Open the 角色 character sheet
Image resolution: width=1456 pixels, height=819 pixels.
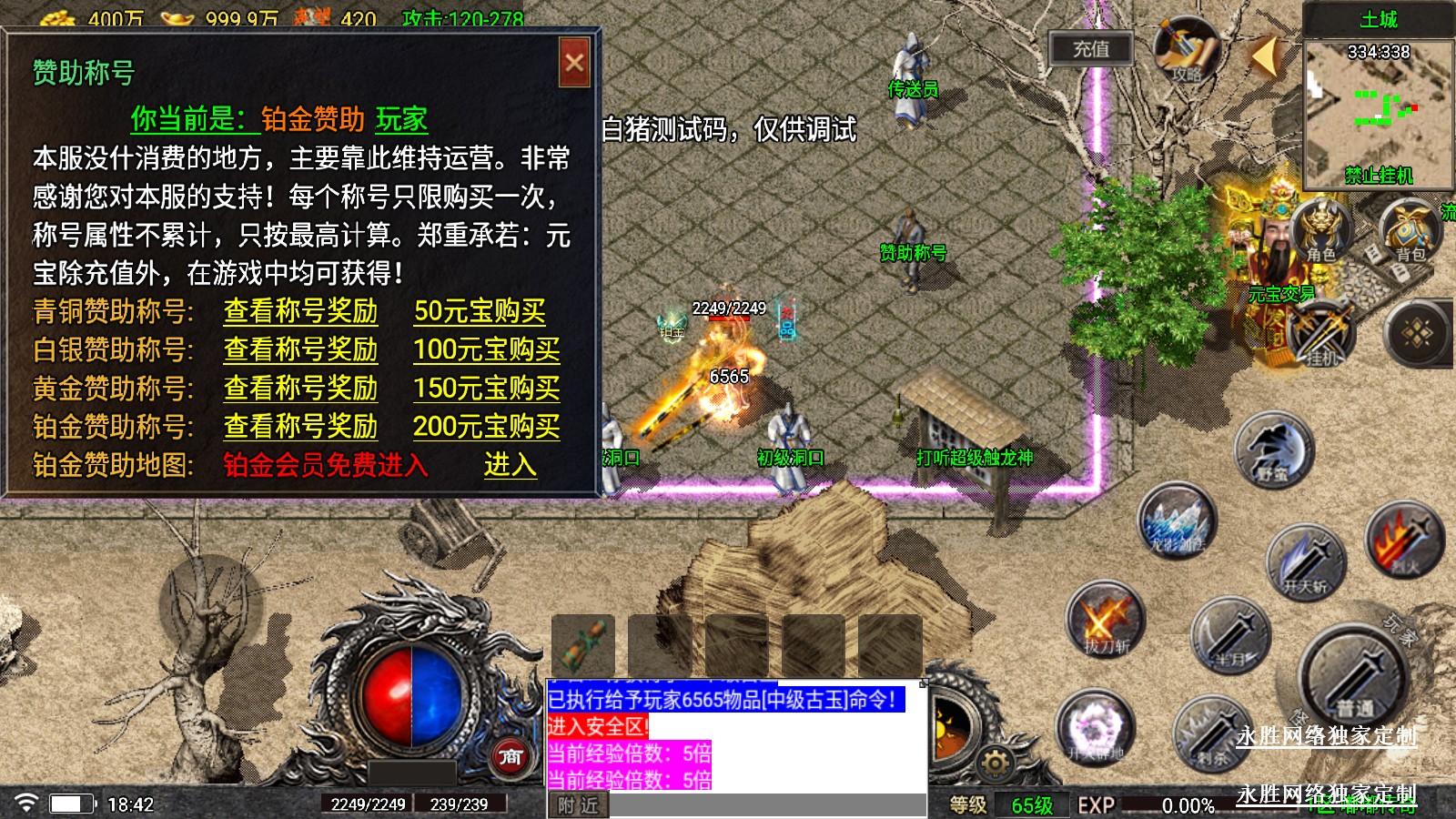tap(1320, 231)
